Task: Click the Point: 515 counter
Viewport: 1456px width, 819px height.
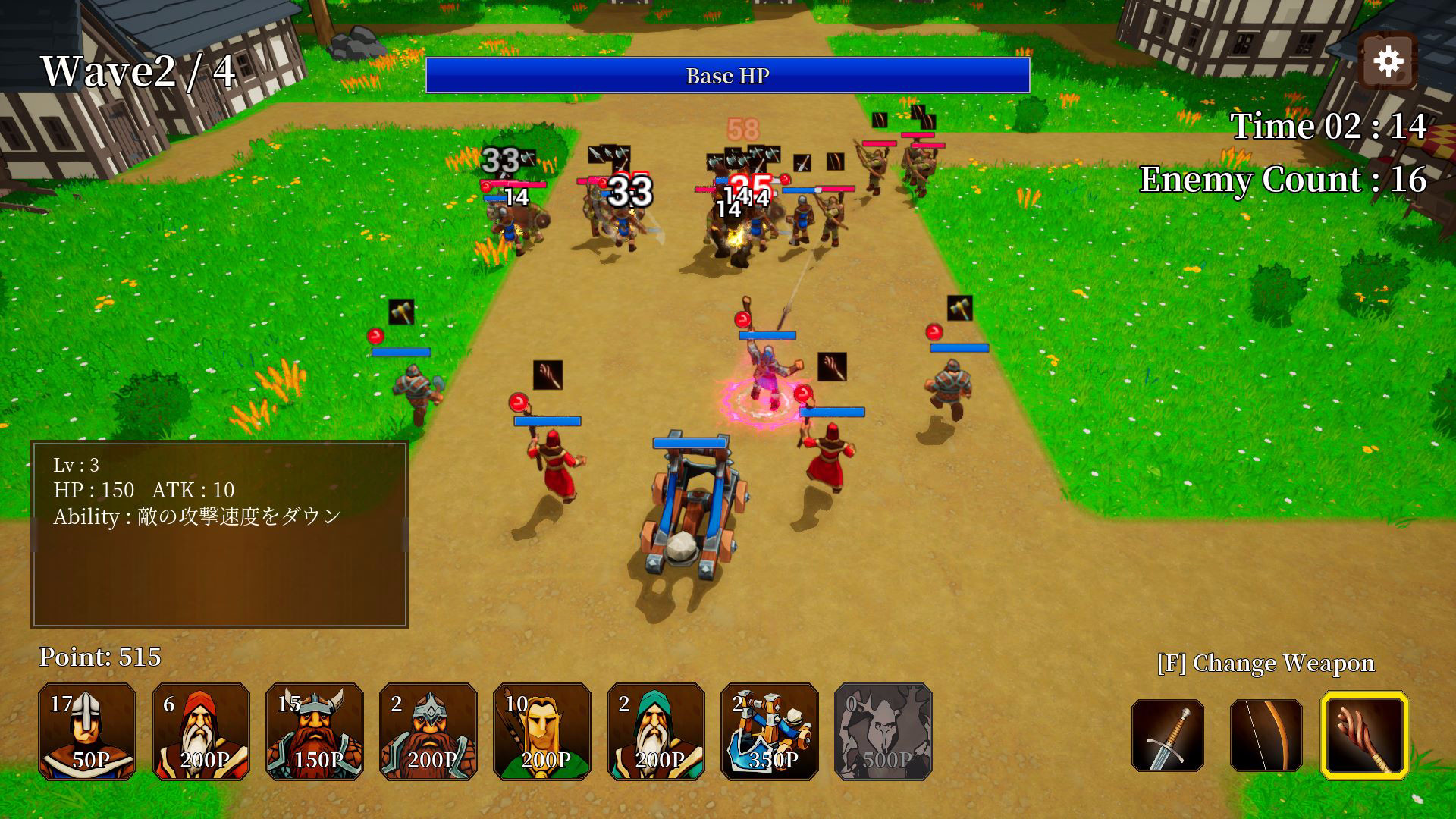Action: pos(101,657)
